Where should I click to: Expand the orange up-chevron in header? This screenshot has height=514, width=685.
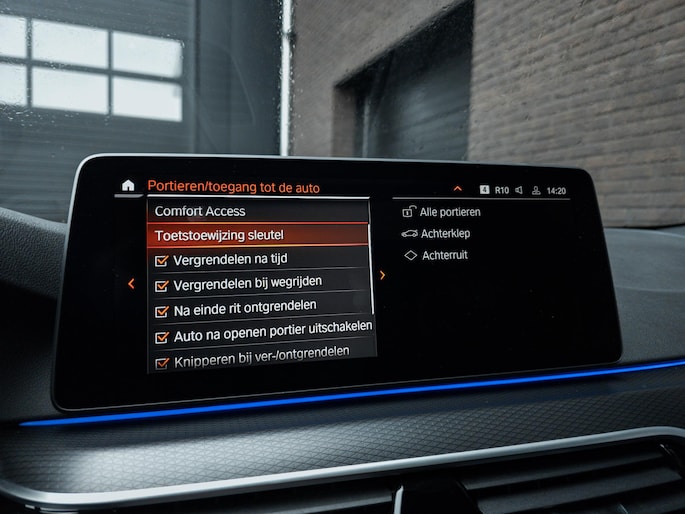coord(457,188)
